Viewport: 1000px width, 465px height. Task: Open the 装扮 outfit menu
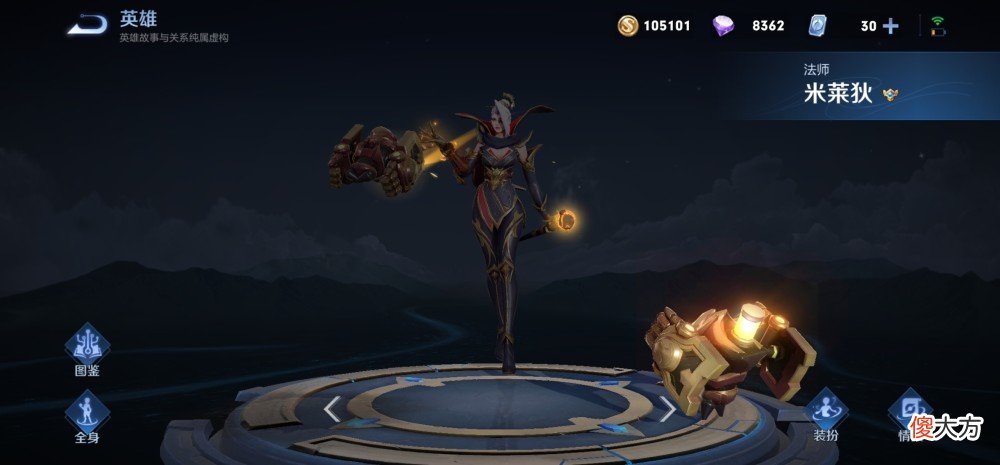(x=826, y=410)
